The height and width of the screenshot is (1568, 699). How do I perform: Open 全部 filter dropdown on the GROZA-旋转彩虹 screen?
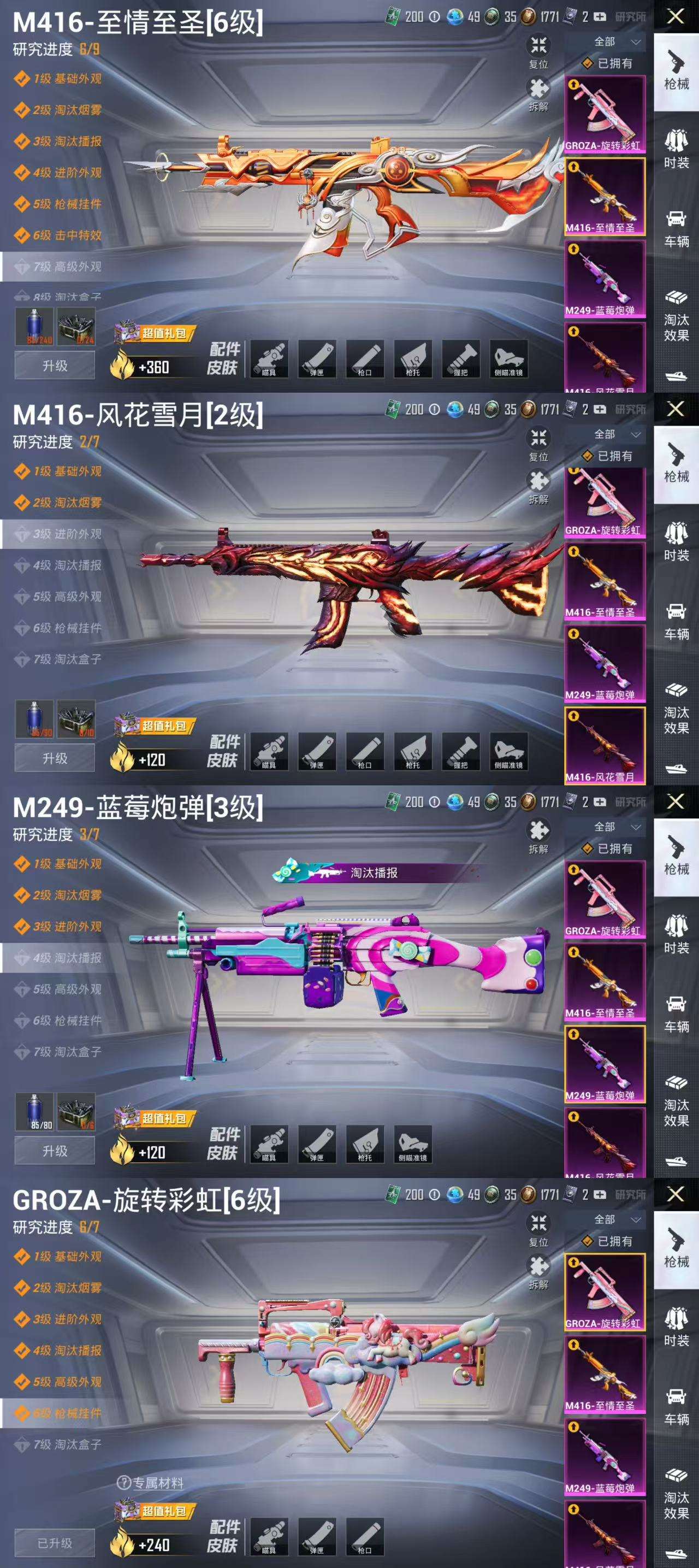point(615,1219)
